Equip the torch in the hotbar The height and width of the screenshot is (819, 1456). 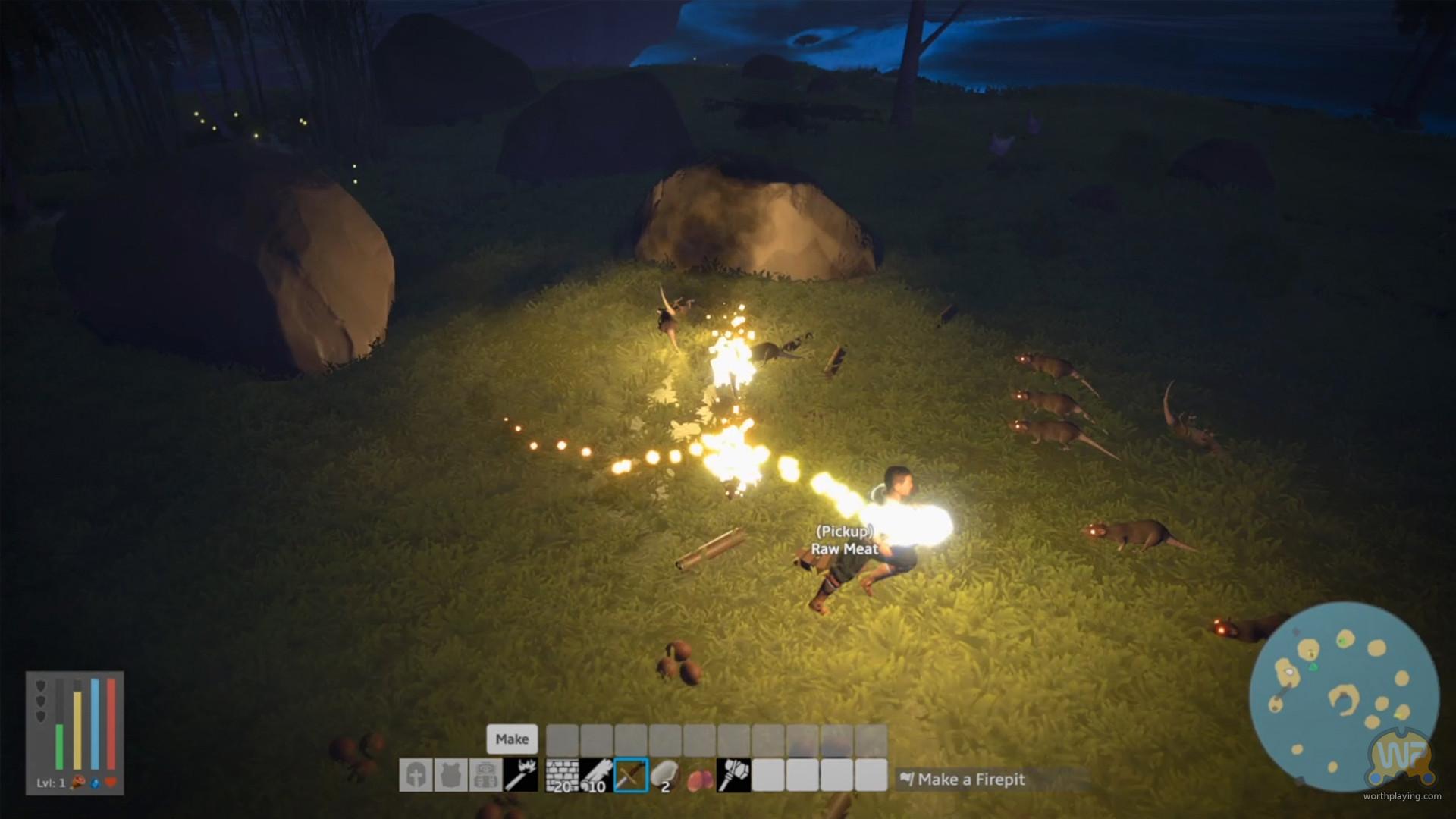(521, 775)
